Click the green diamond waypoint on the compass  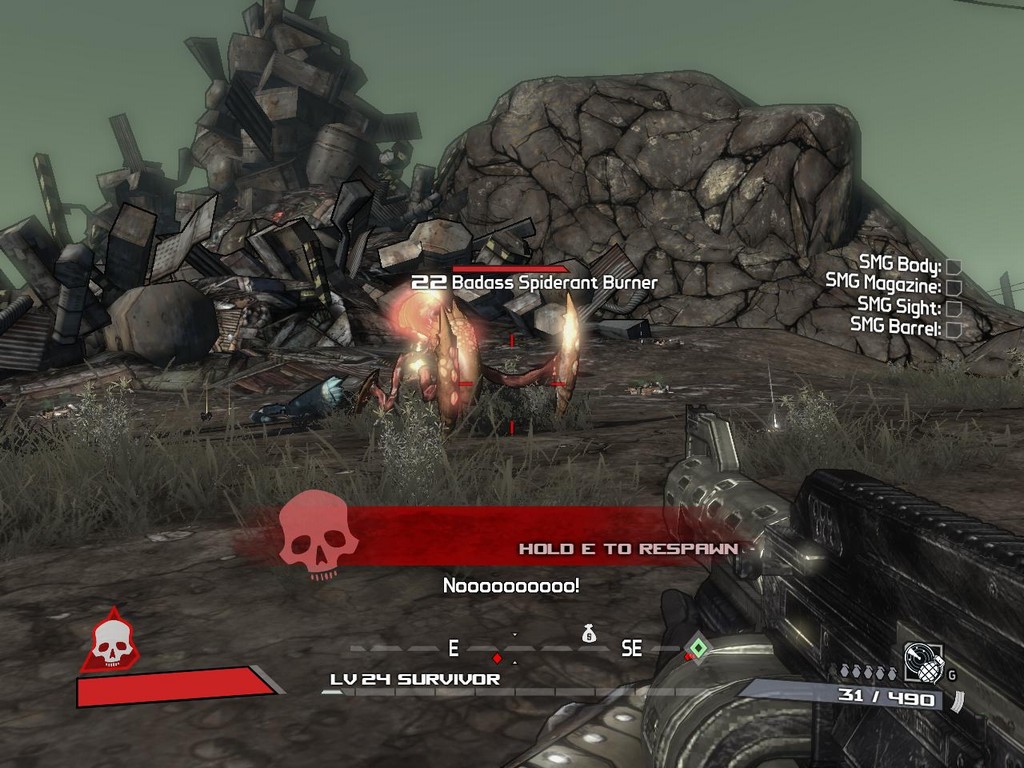pyautogui.click(x=698, y=648)
